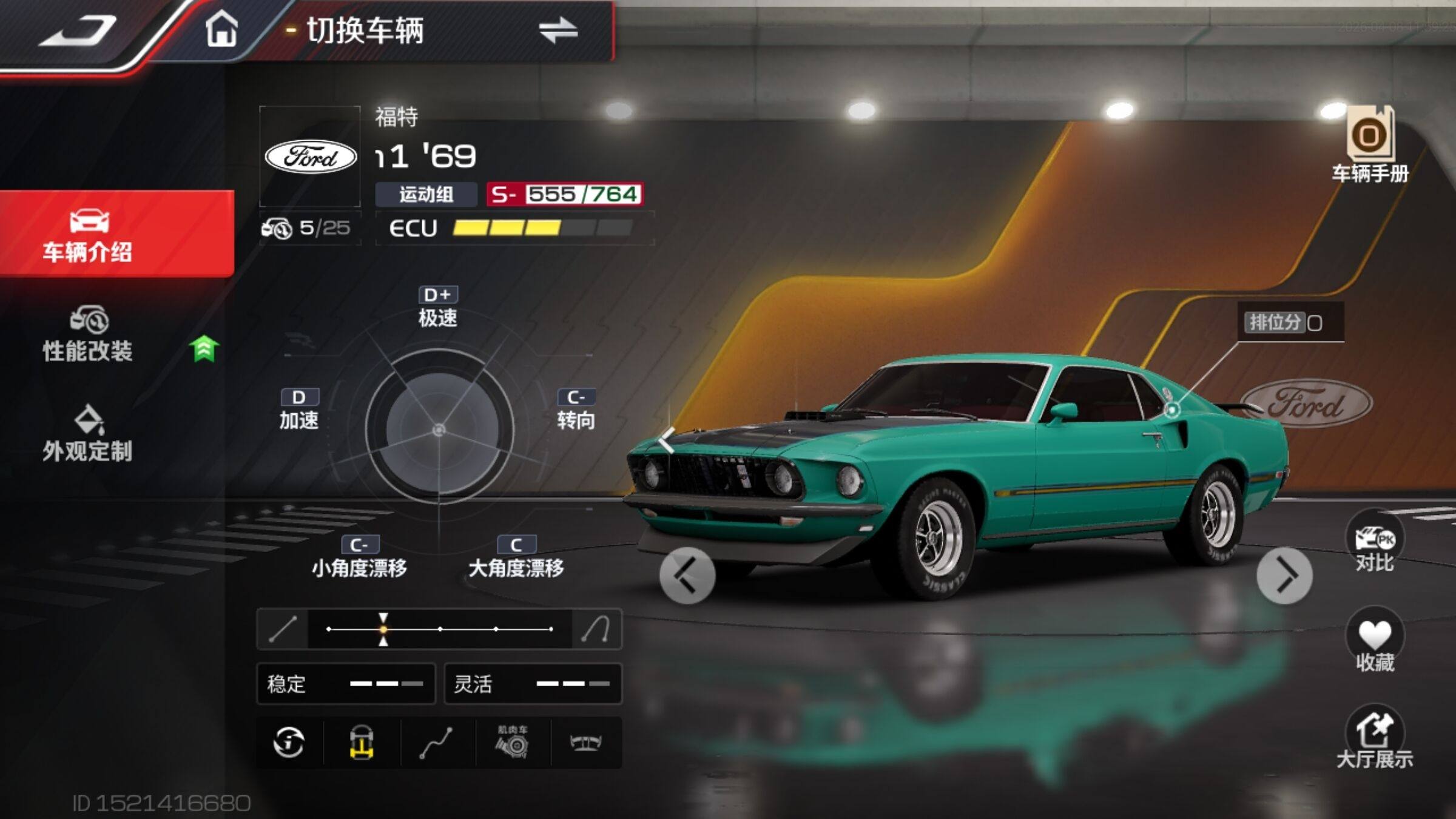The width and height of the screenshot is (1456, 819).
Task: Add car to 收藏 favorites
Action: [1375, 642]
